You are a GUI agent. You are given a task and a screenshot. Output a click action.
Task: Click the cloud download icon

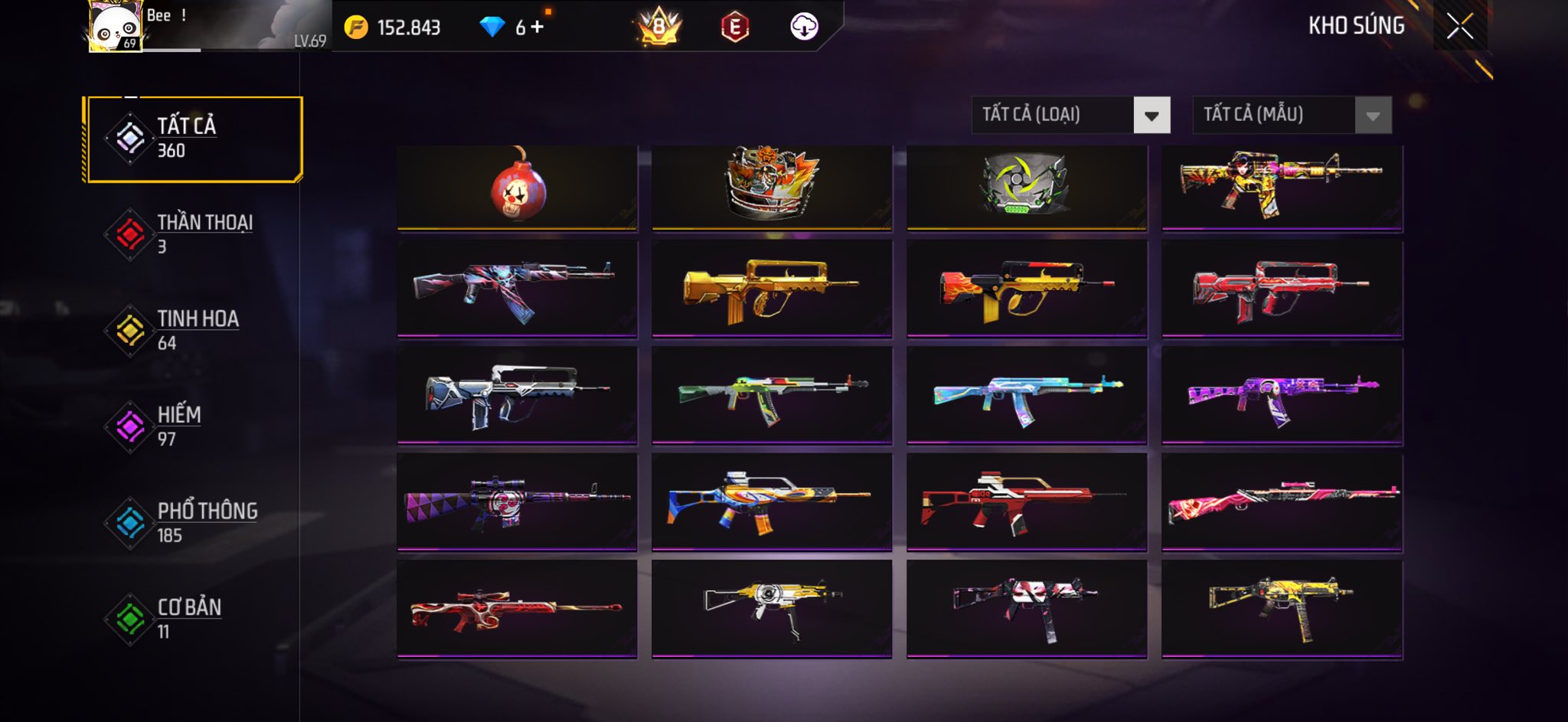(x=804, y=27)
